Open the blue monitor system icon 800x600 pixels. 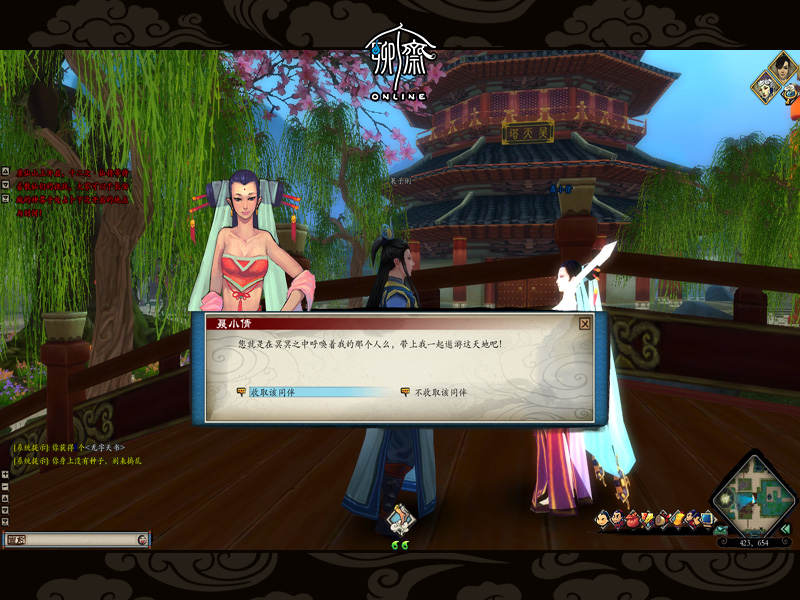tap(707, 519)
